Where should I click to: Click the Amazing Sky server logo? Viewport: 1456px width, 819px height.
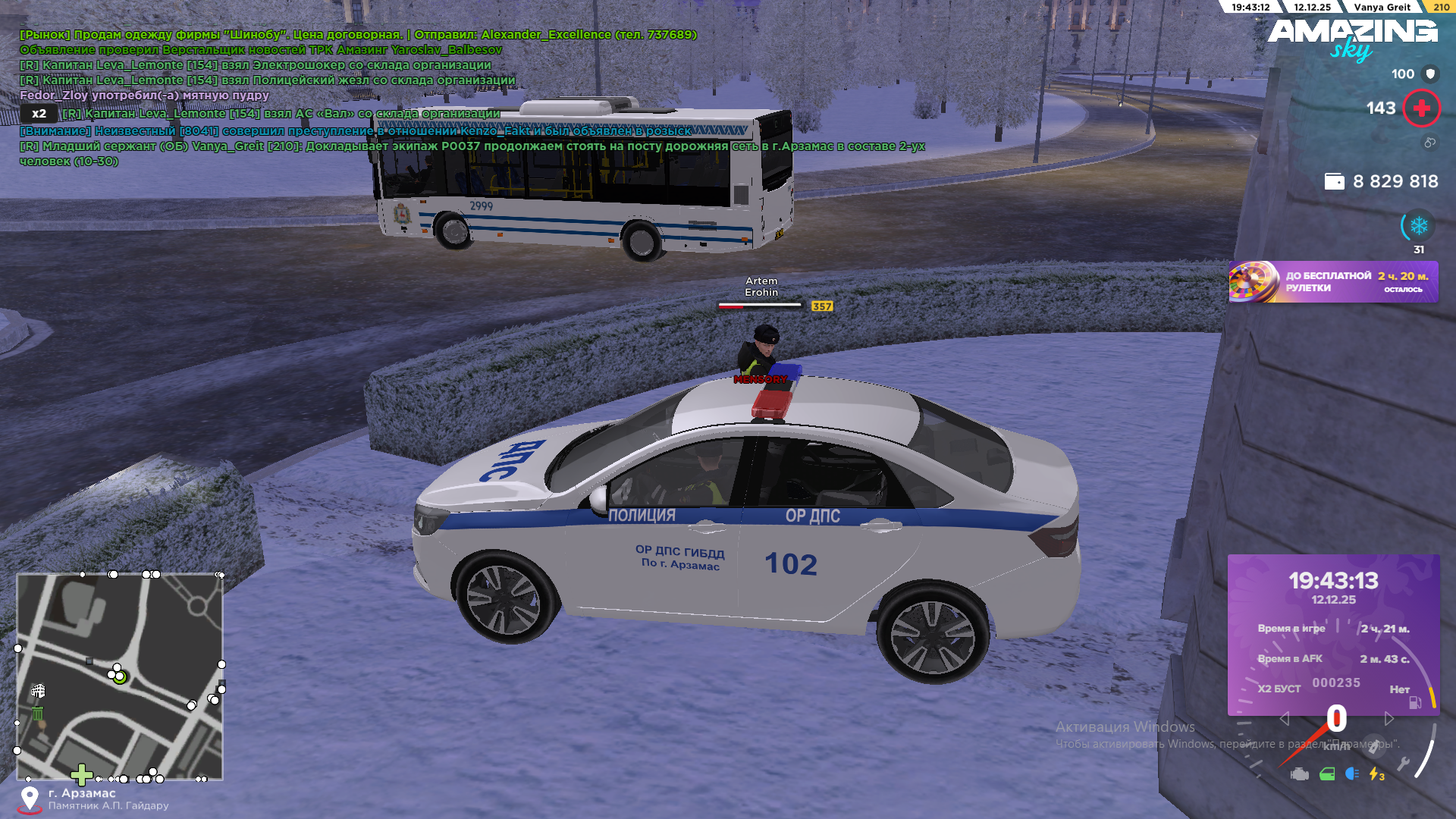(1352, 39)
